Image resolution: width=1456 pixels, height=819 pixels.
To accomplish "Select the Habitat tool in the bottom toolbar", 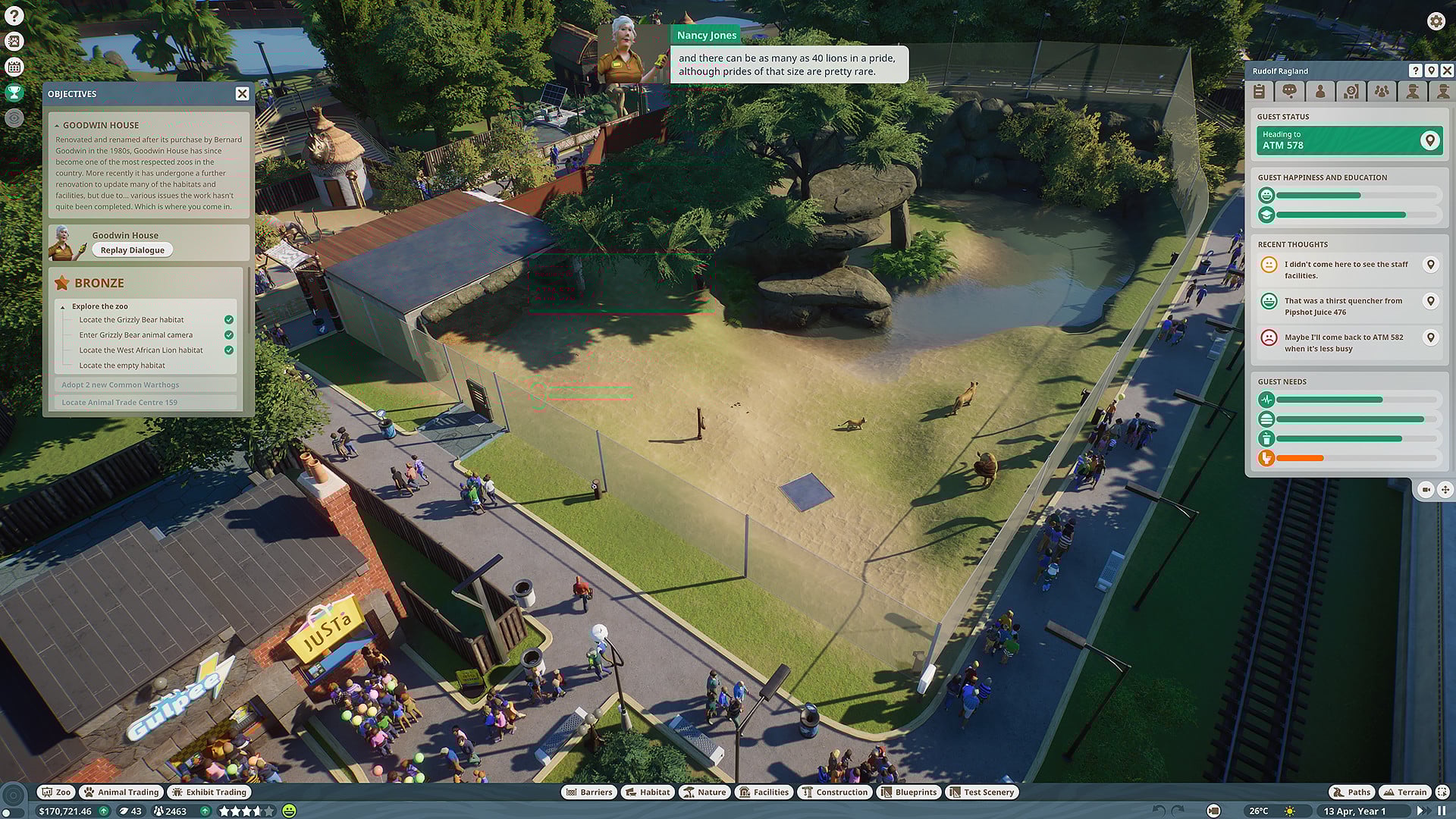I will click(x=647, y=792).
